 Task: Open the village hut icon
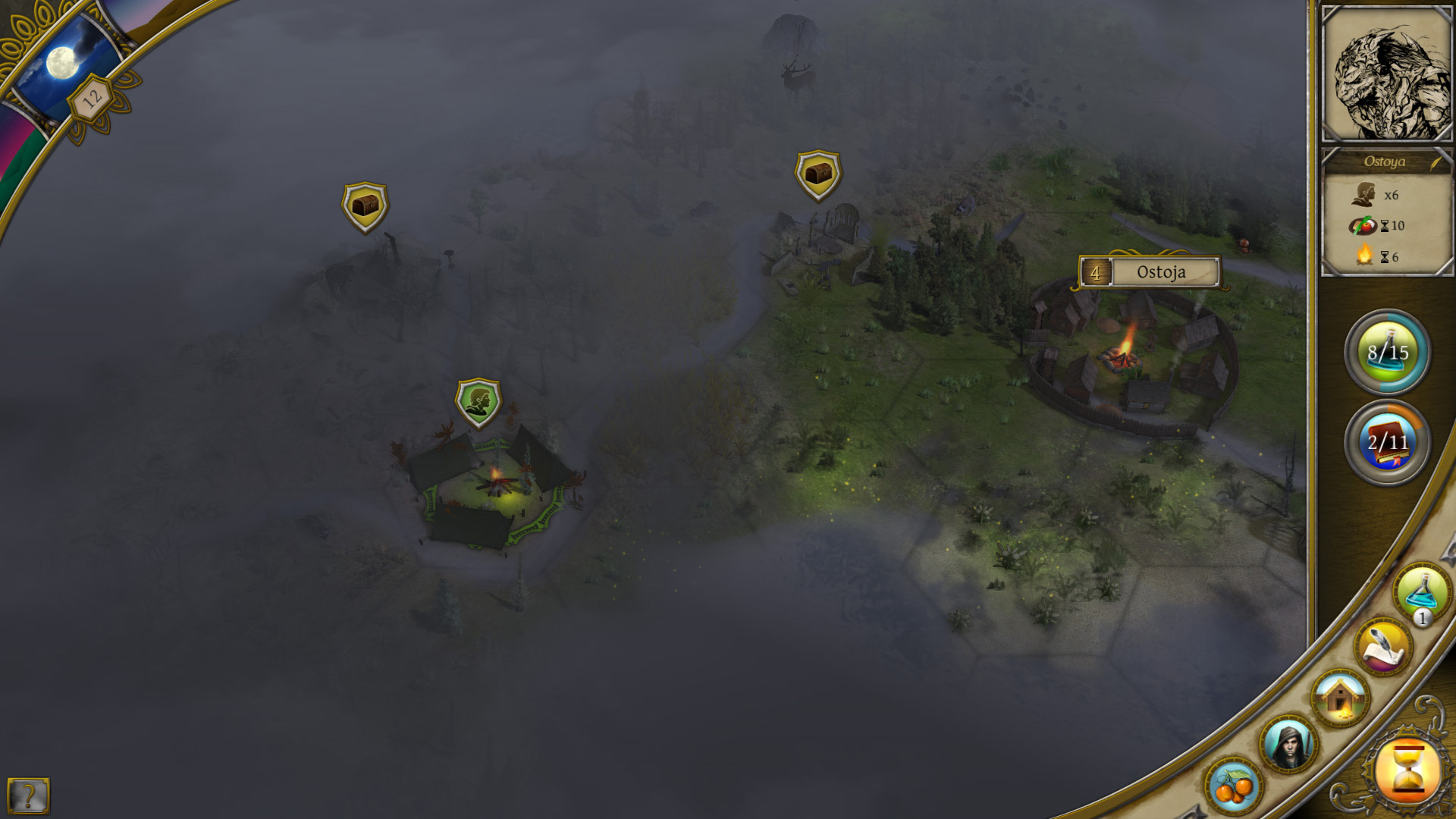[1340, 698]
